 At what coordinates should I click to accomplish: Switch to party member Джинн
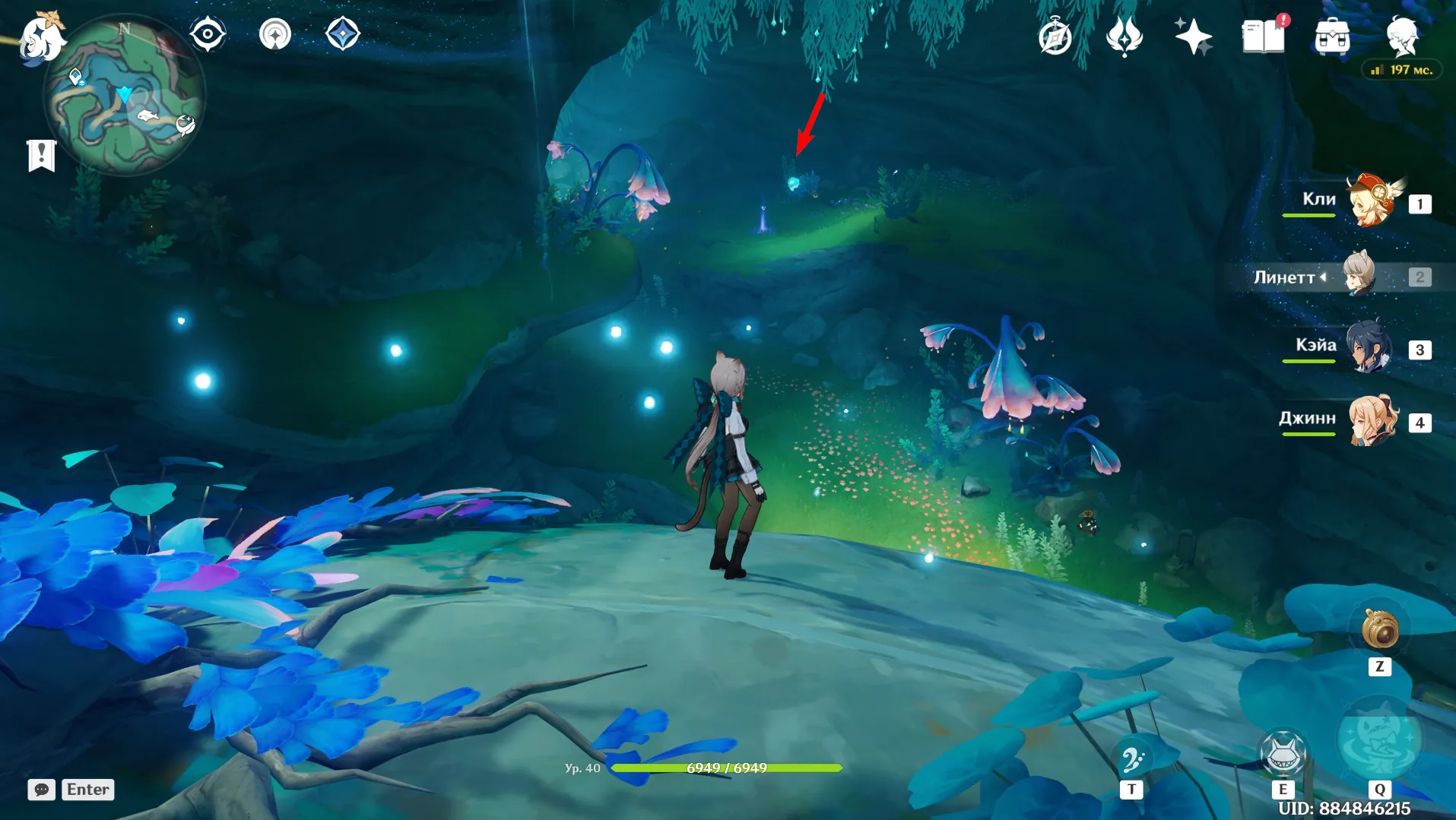1372,420
